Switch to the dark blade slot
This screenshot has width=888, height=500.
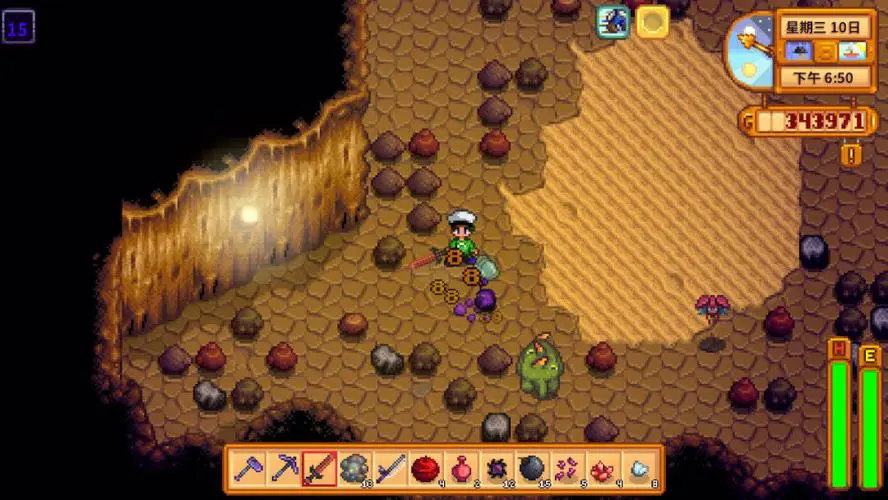click(390, 468)
